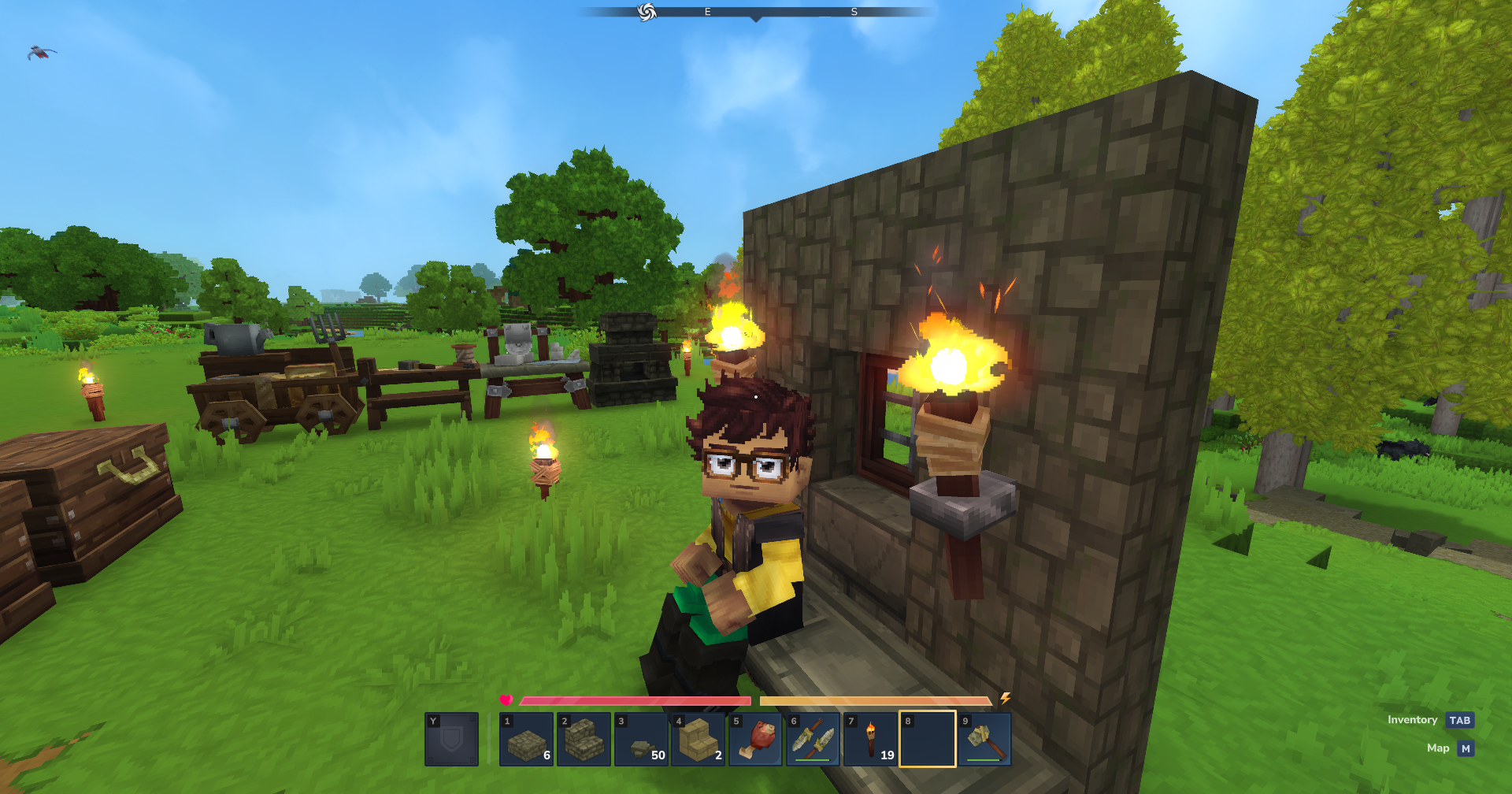Click the lightning stamina indicator icon

click(1006, 697)
